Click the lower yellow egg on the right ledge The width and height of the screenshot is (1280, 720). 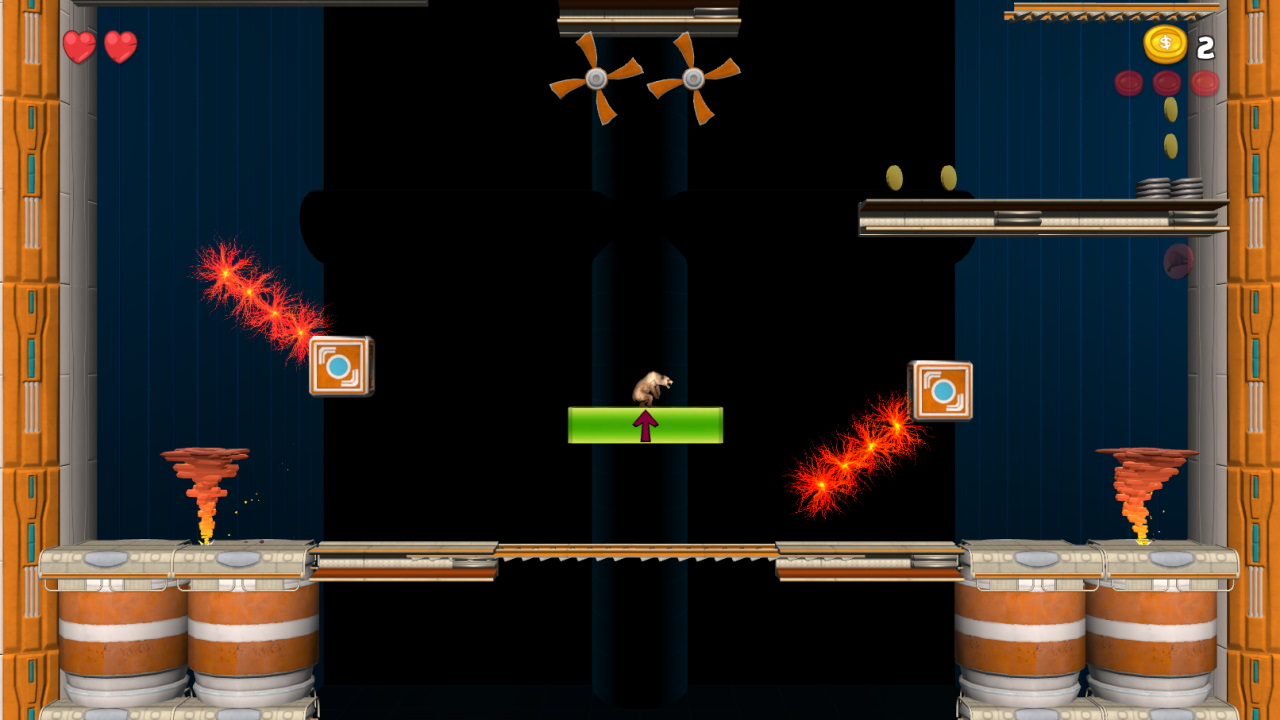[948, 177]
